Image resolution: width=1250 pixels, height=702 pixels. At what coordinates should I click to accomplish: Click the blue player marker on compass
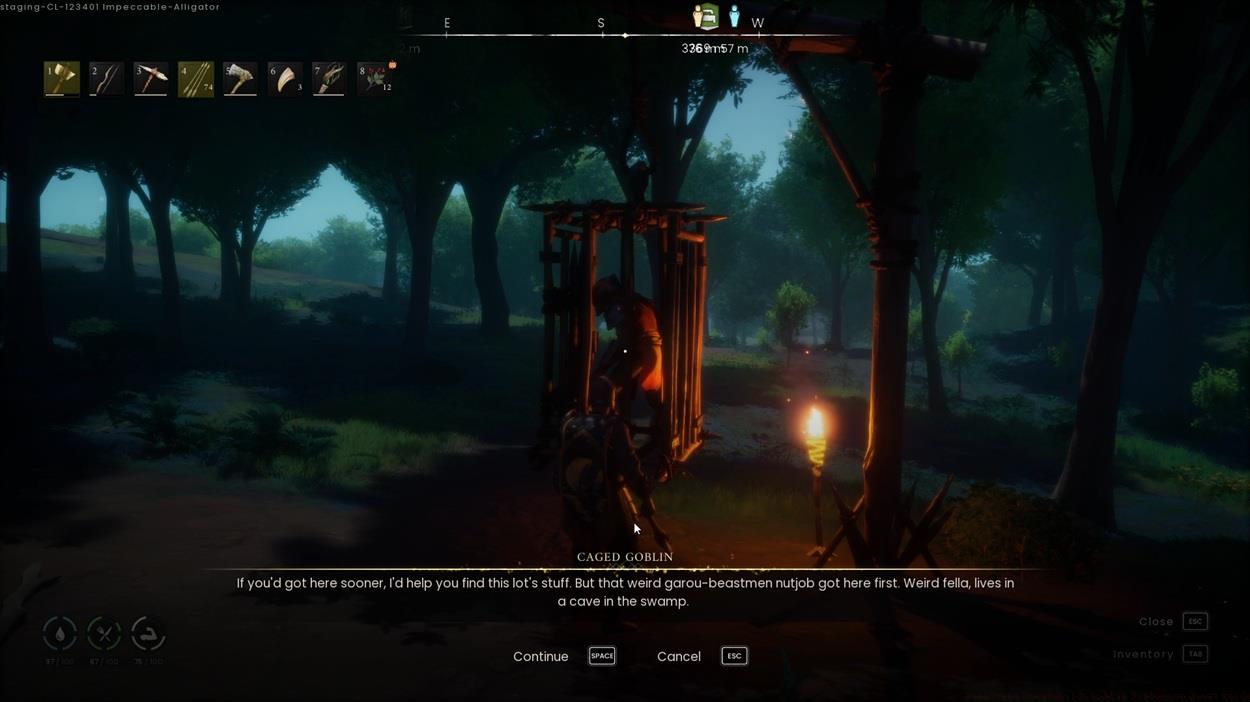tap(734, 17)
